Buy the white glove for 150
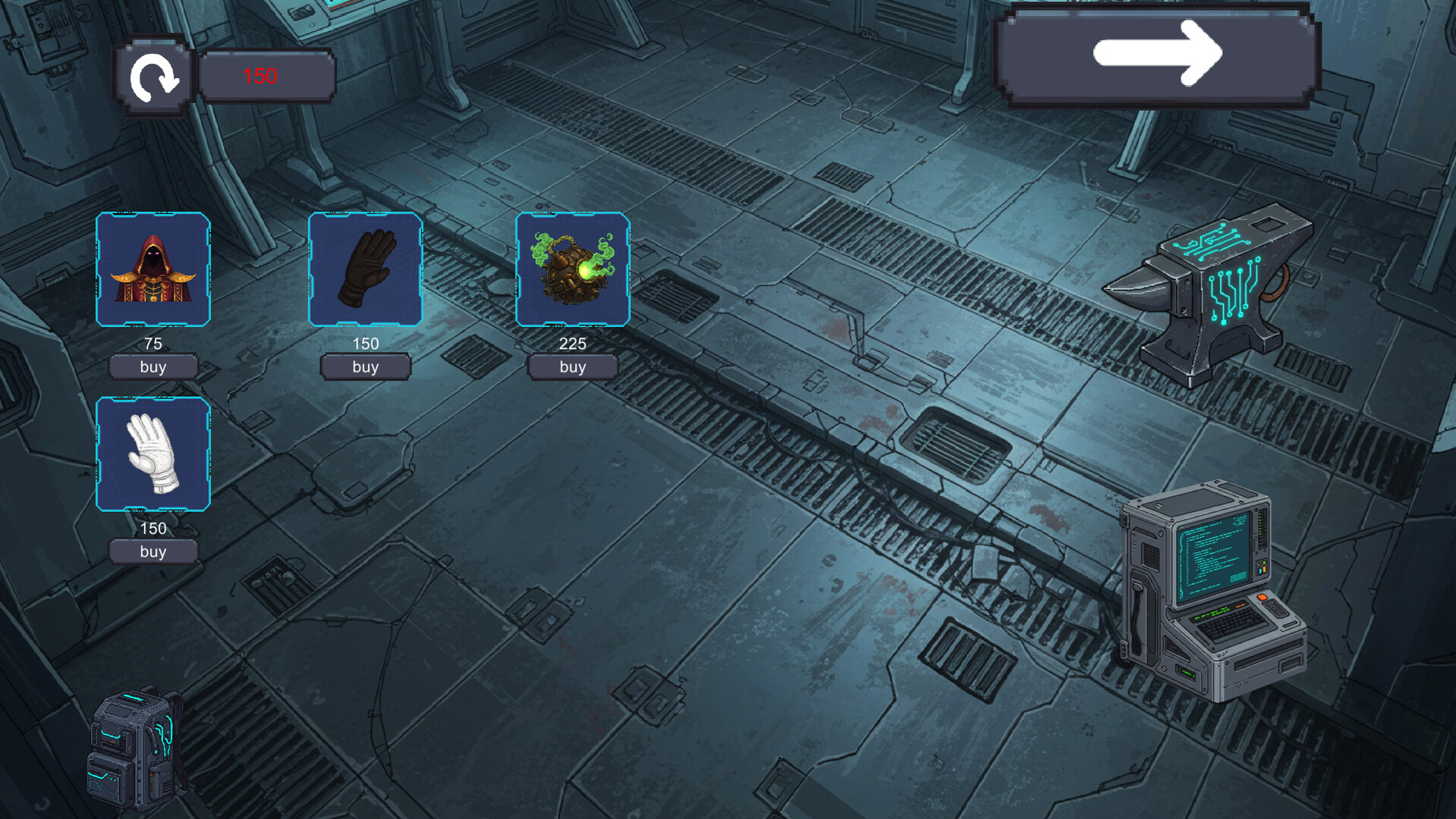Image resolution: width=1456 pixels, height=819 pixels. coord(153,552)
